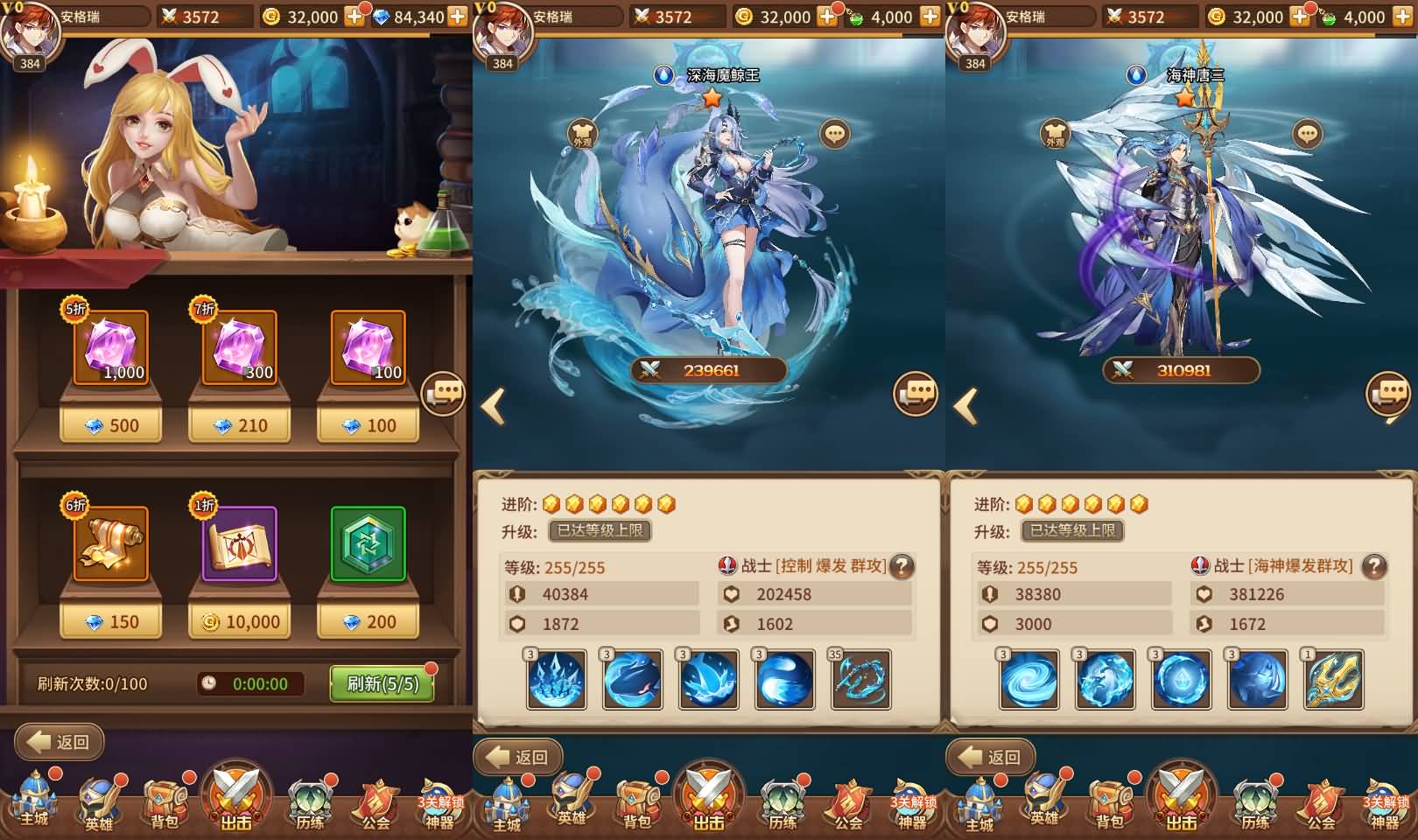The image size is (1418, 840).
Task: Collapse the hero panel using the left arrow
Action: 495,405
